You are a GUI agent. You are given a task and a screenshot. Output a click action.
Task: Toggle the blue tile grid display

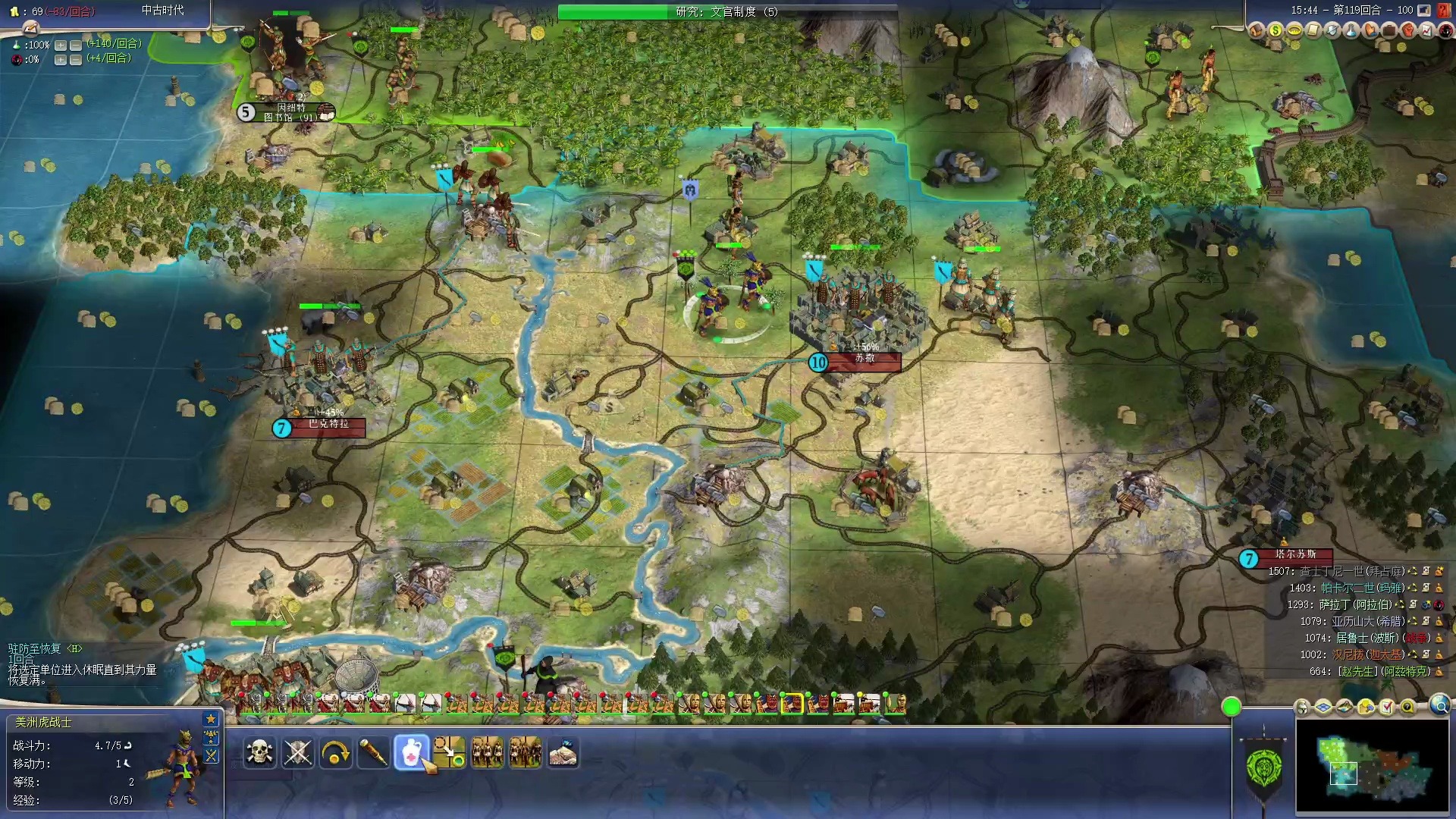[x=1323, y=708]
